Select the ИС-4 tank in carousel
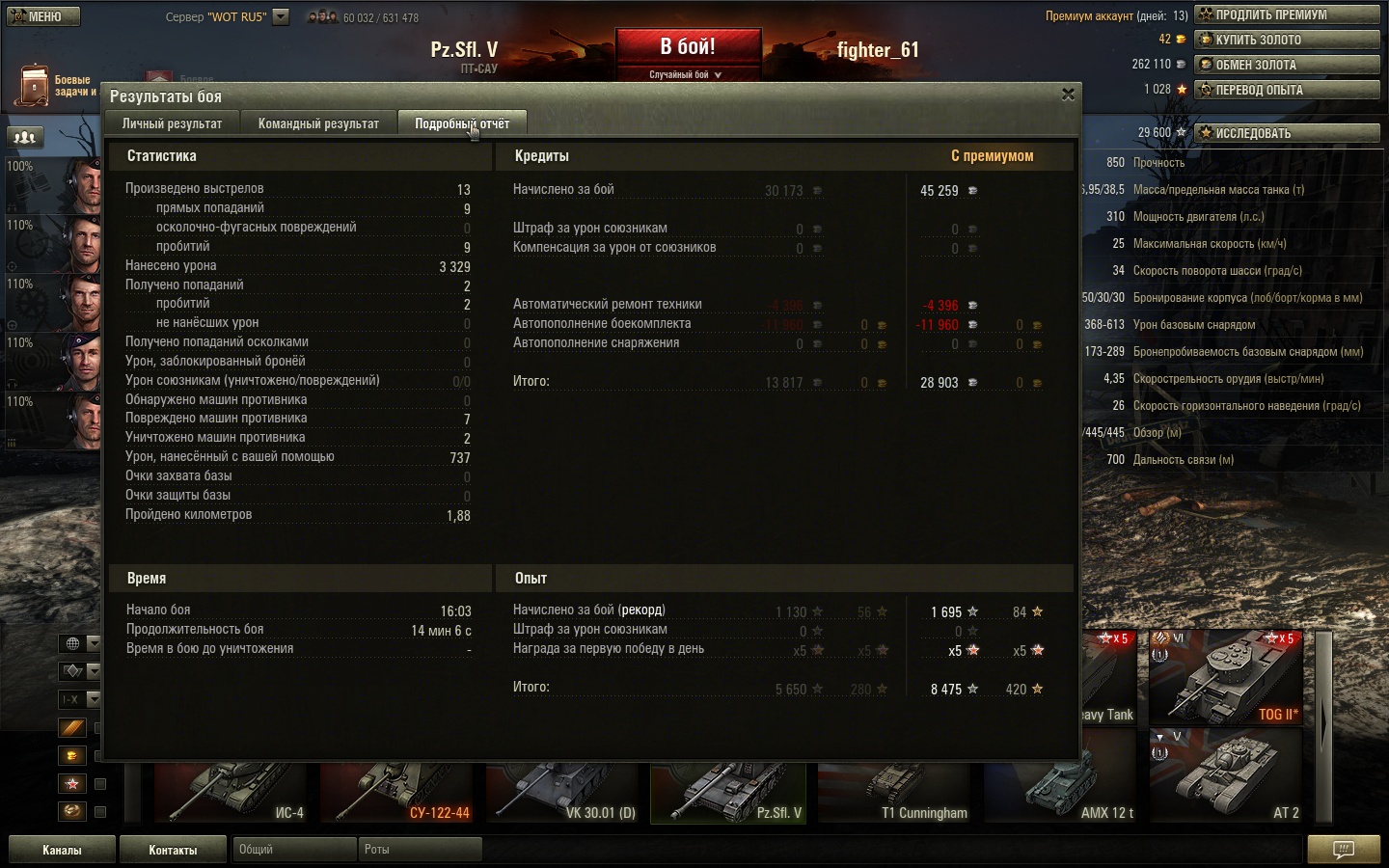 pyautogui.click(x=231, y=793)
